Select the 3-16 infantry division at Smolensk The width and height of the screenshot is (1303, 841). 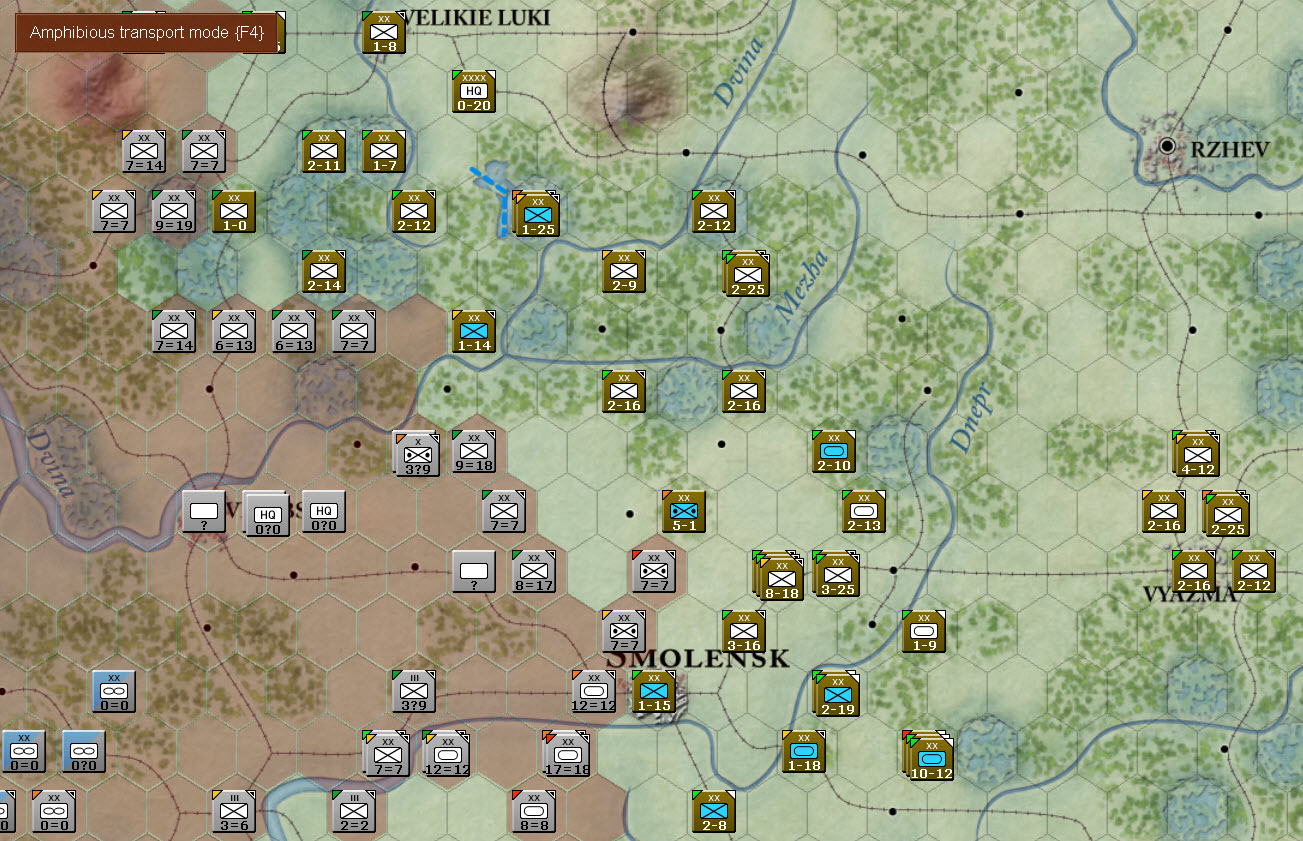click(x=743, y=631)
